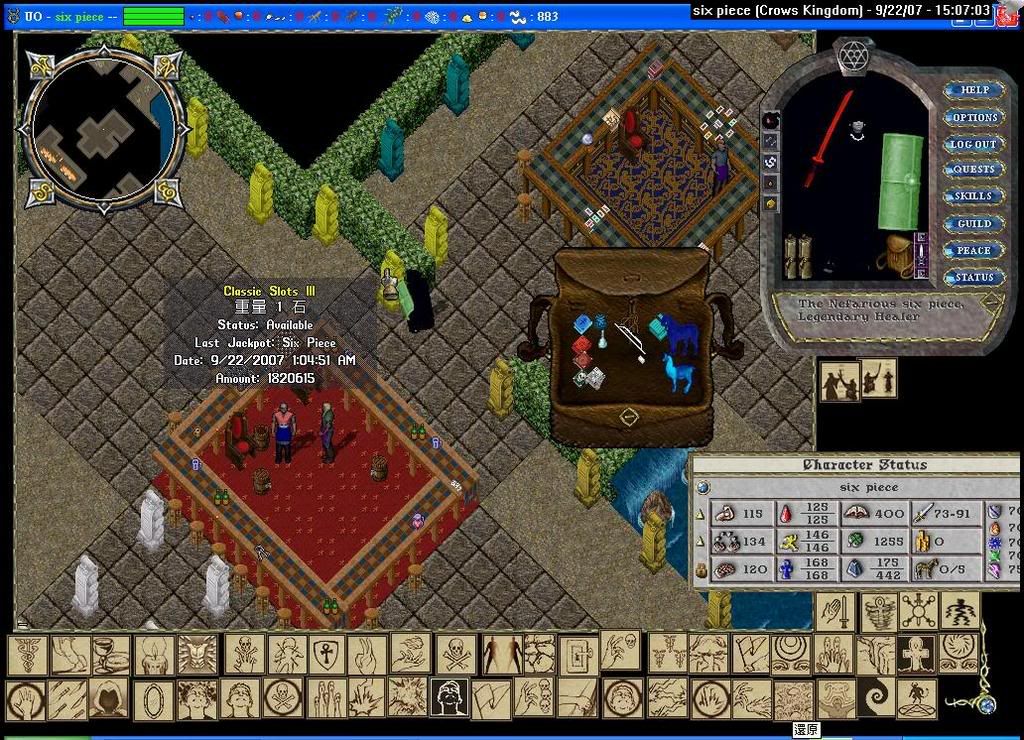Open the Help menu on paperdoll

pos(974,90)
